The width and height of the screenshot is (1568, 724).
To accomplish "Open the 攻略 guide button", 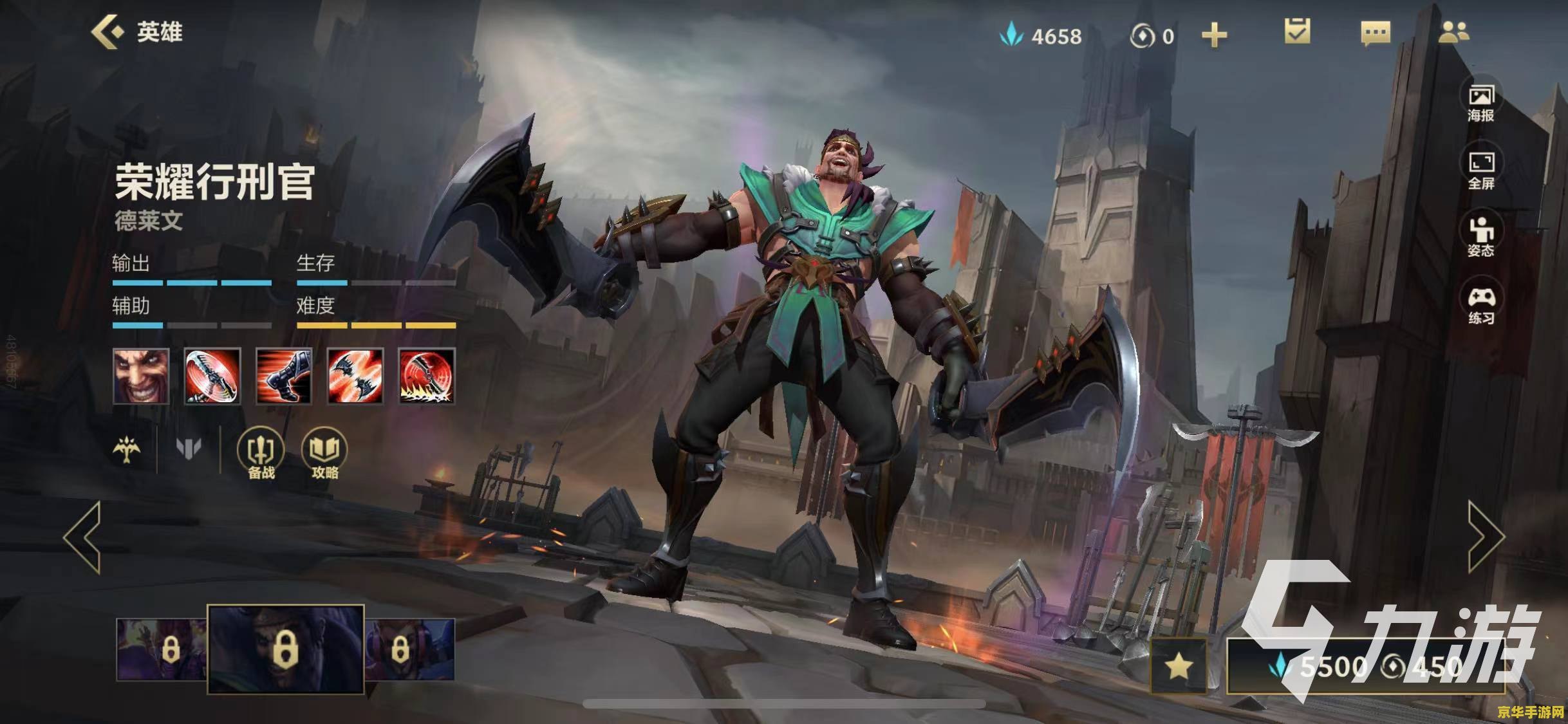I will click(x=324, y=454).
